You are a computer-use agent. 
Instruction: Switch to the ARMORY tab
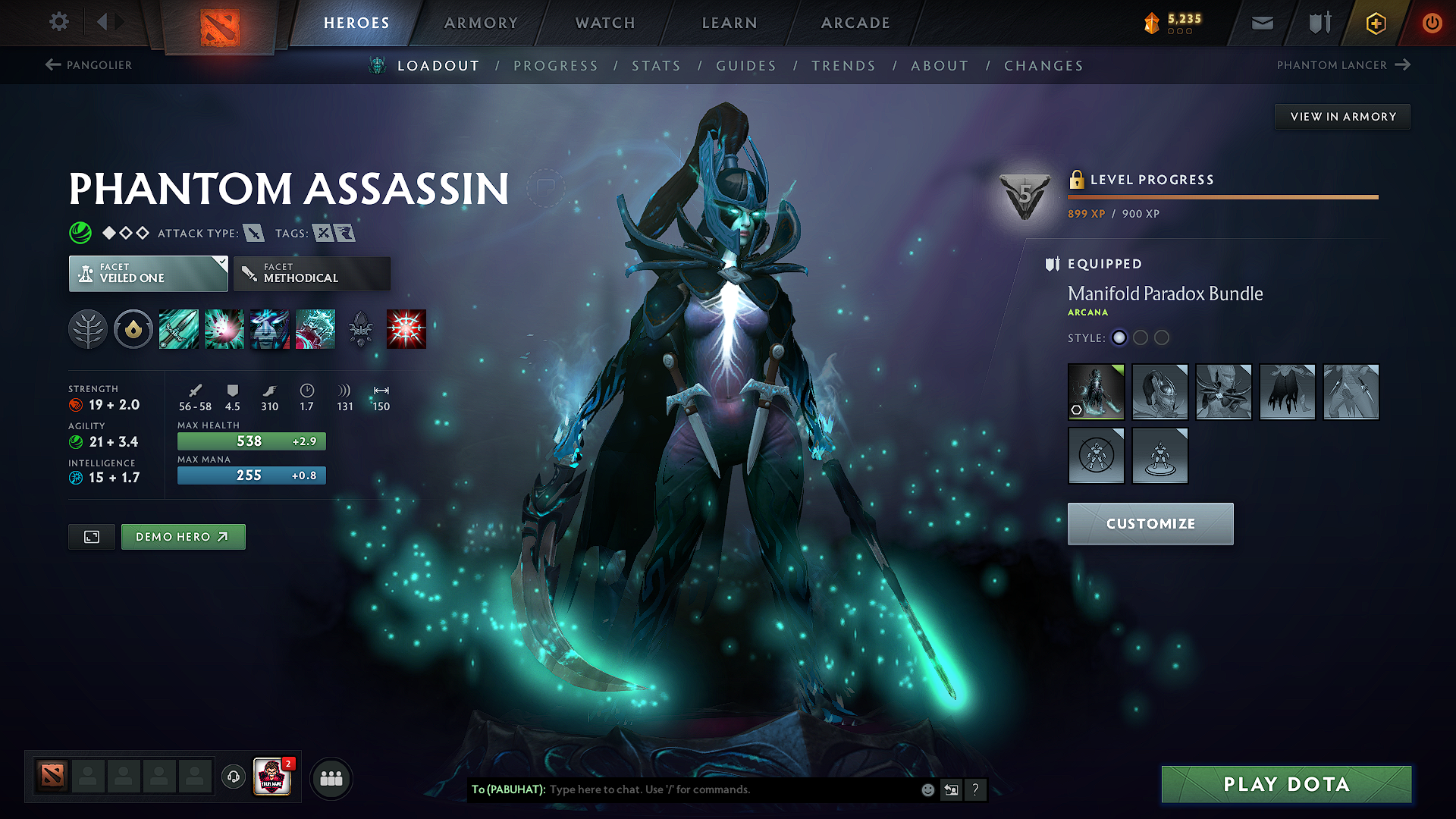pyautogui.click(x=481, y=22)
